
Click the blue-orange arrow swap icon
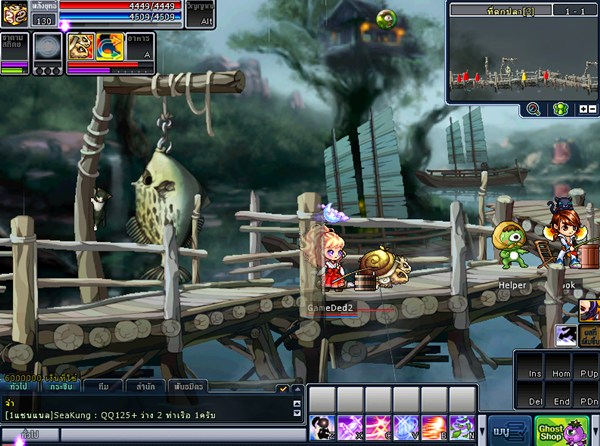pos(108,45)
